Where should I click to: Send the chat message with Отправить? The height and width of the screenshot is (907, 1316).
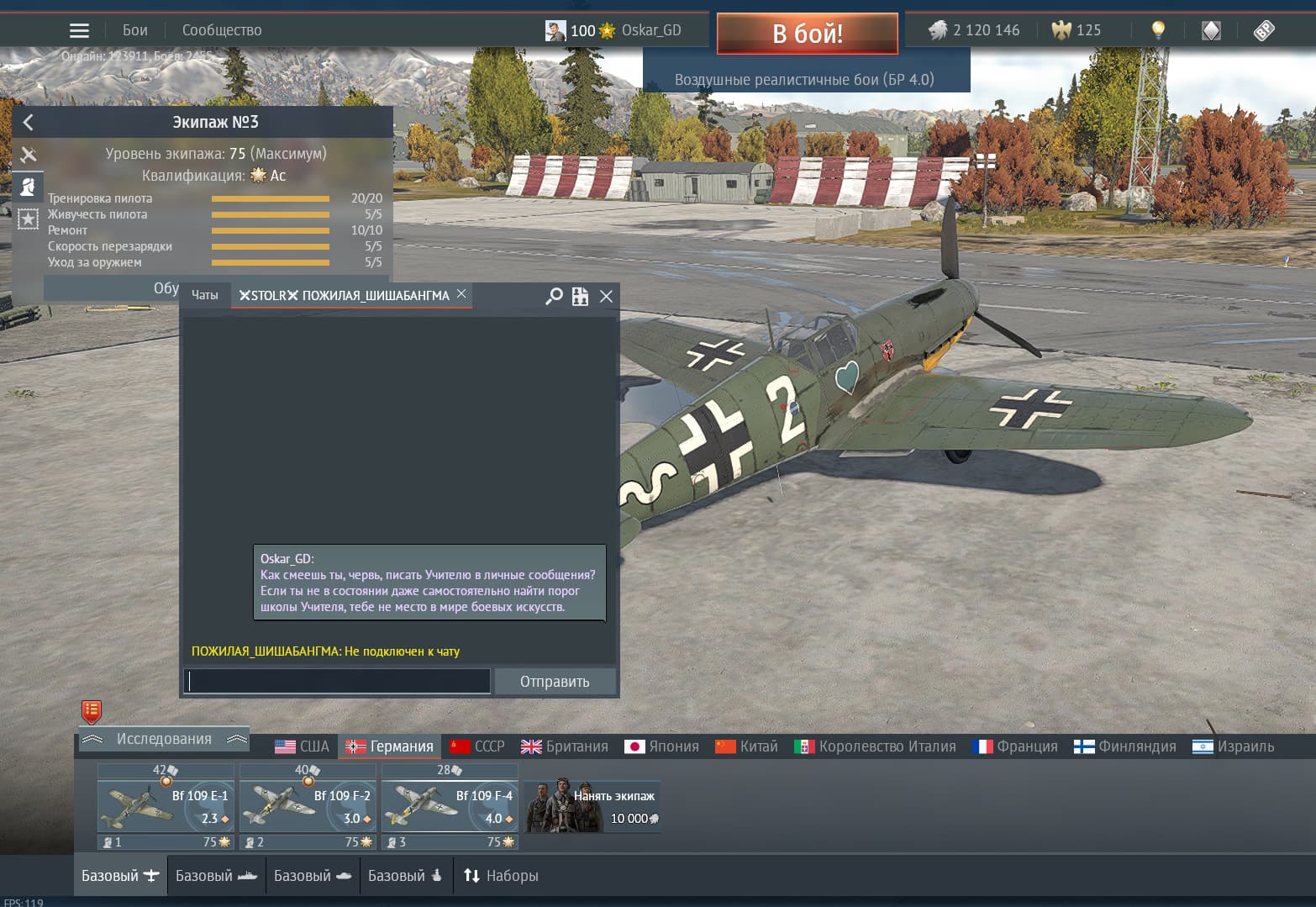coord(555,682)
